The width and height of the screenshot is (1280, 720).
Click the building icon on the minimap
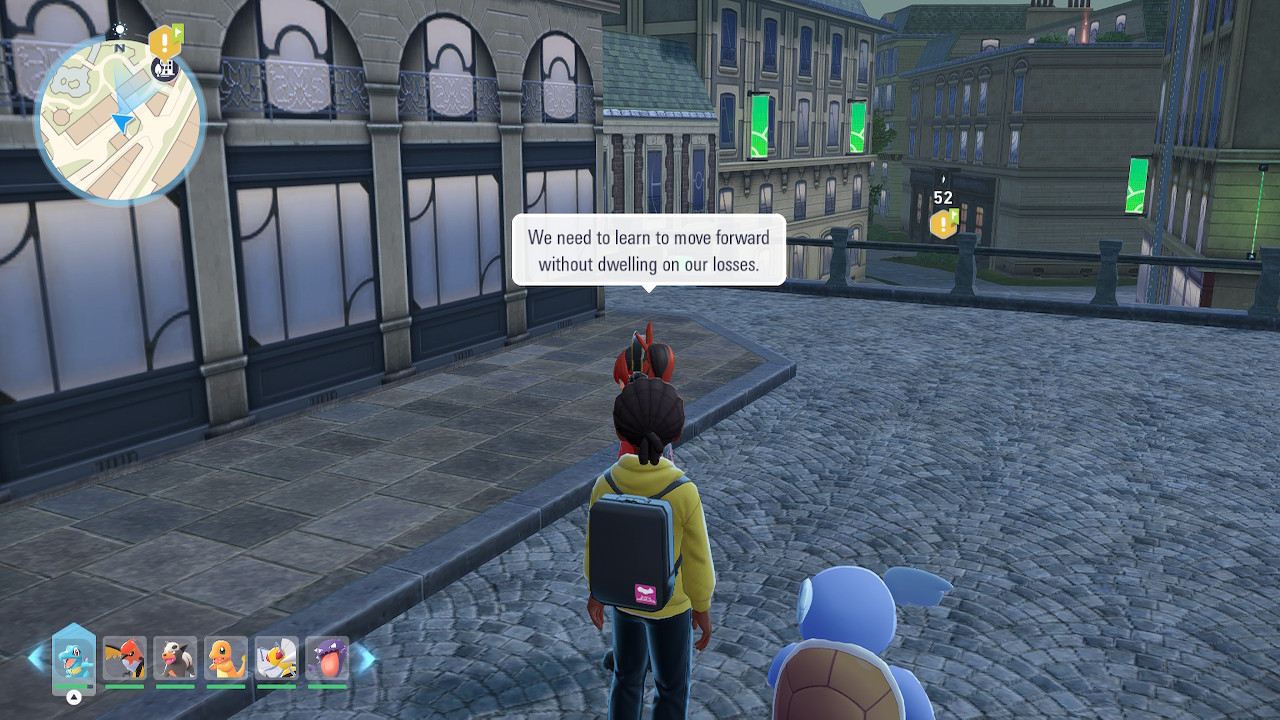(165, 68)
